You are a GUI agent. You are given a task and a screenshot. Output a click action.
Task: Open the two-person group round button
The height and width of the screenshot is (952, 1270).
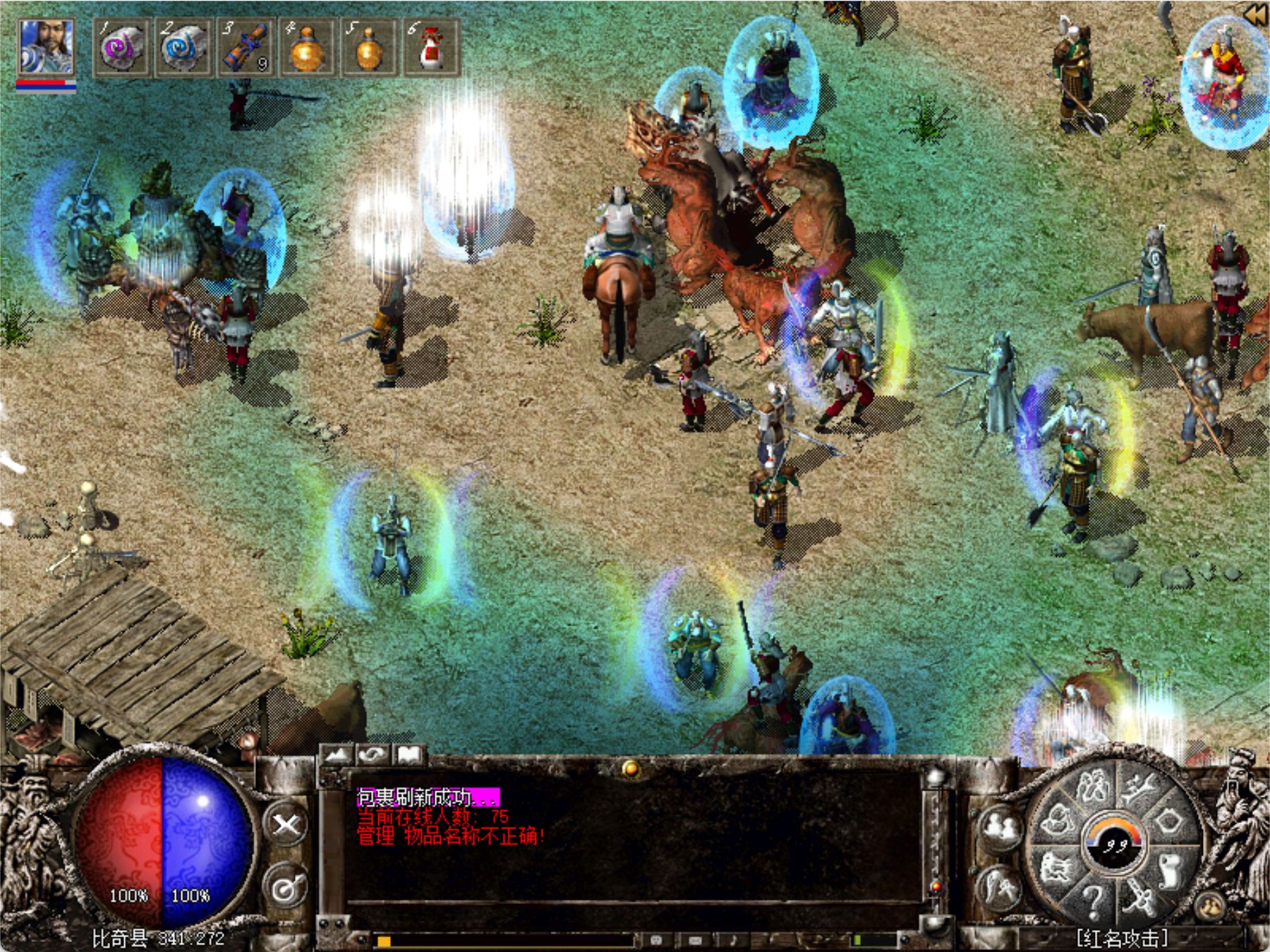(x=1000, y=826)
